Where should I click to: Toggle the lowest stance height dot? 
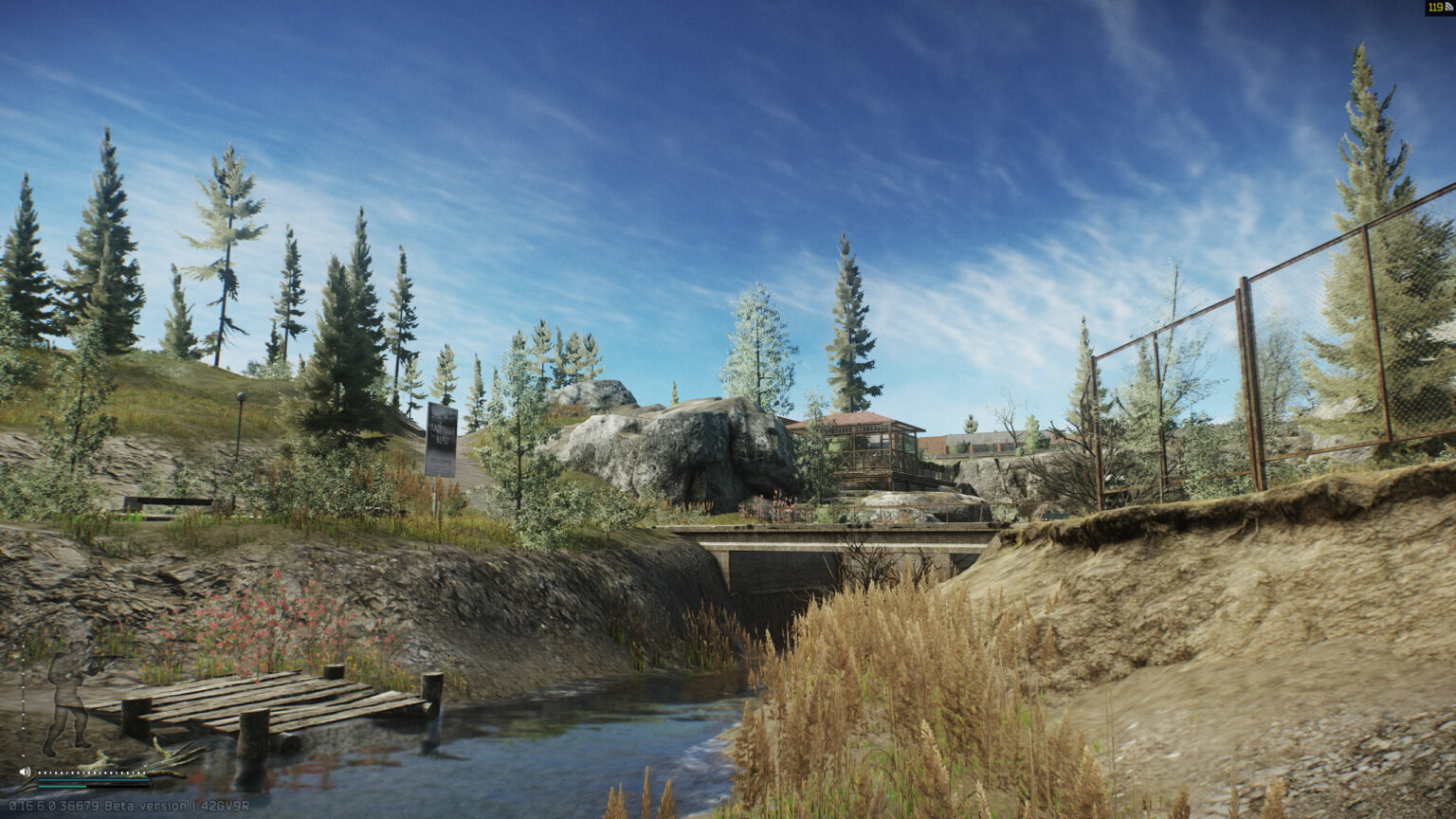click(24, 755)
